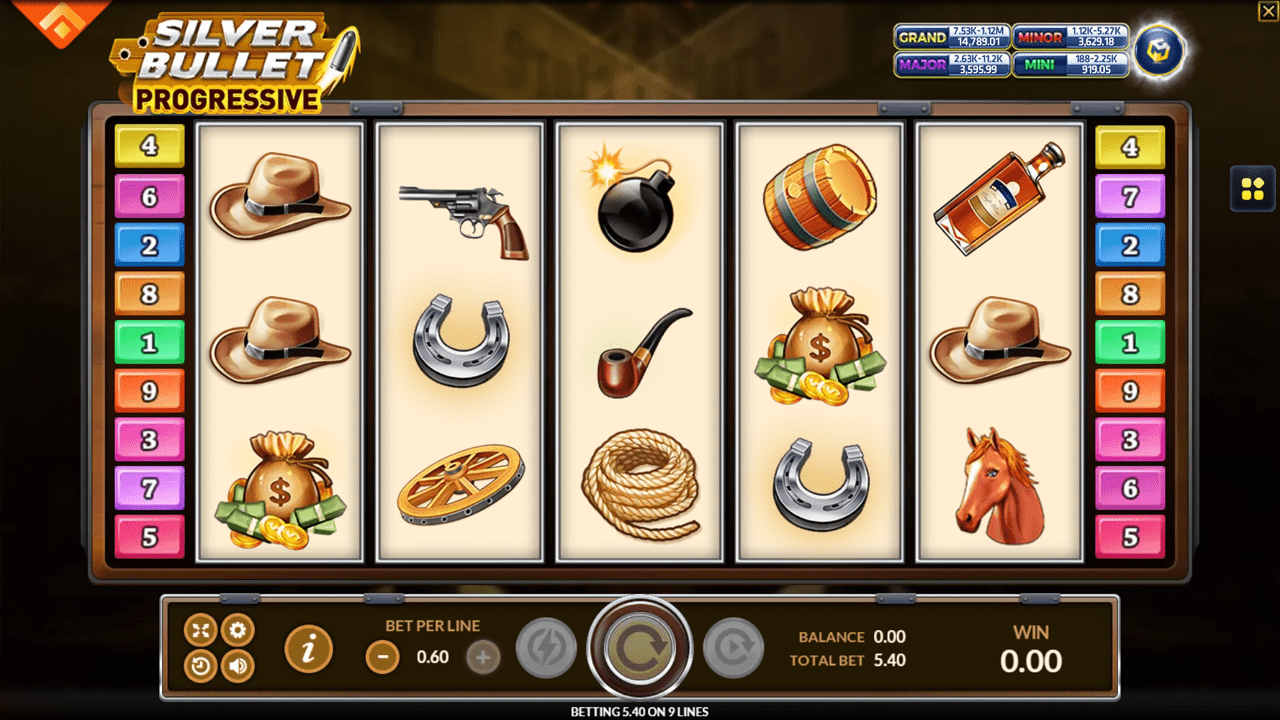Toggle fullscreen with the arrows icon

click(201, 630)
